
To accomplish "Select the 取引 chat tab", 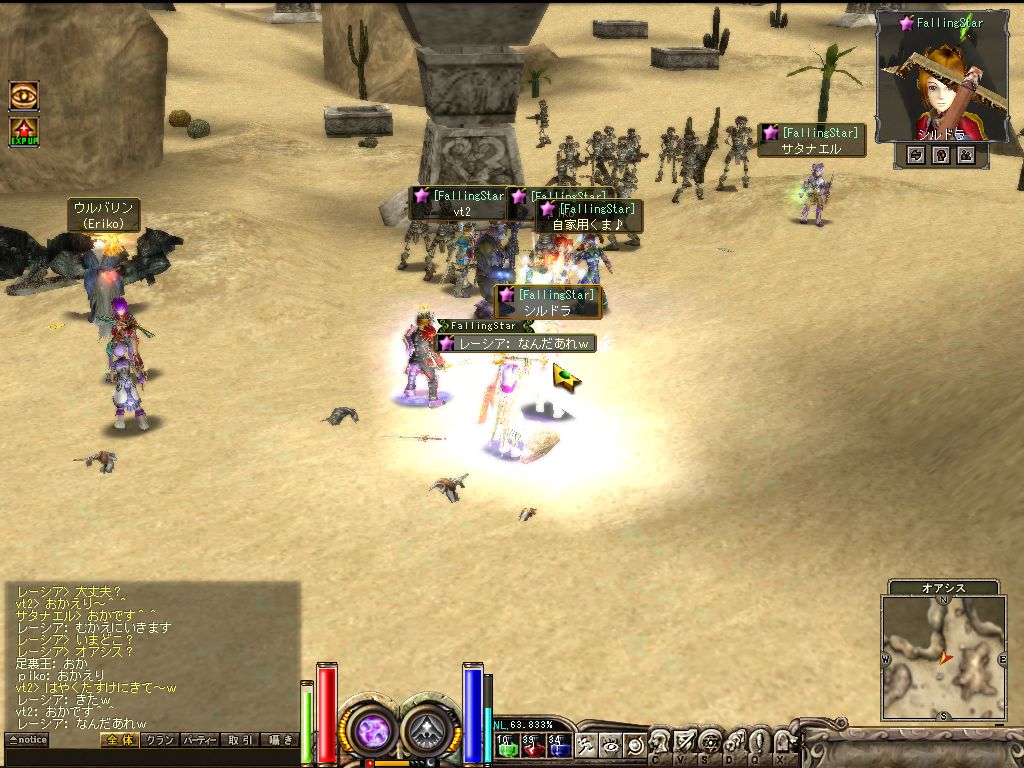I will click(240, 740).
